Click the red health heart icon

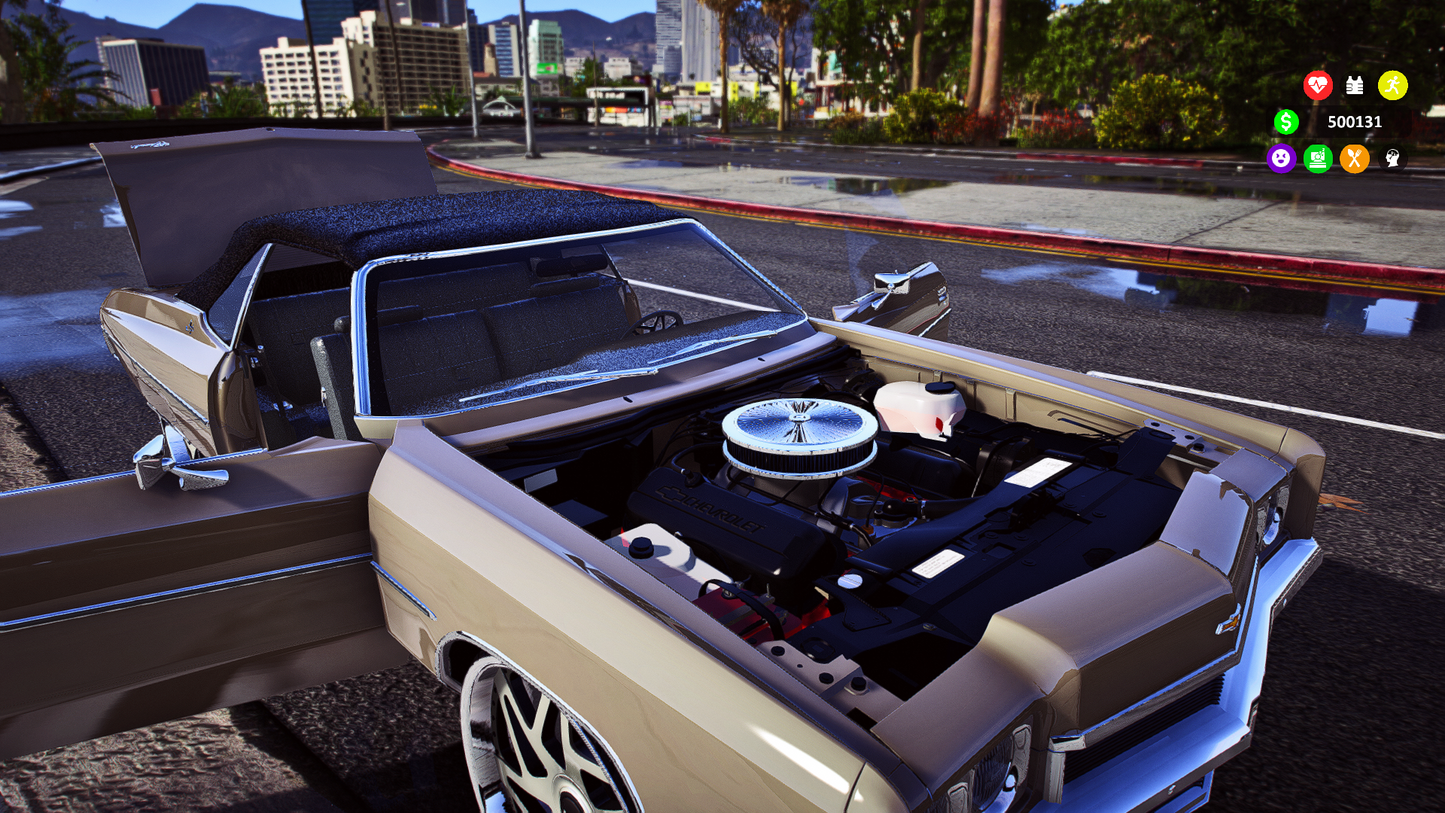(x=1320, y=86)
